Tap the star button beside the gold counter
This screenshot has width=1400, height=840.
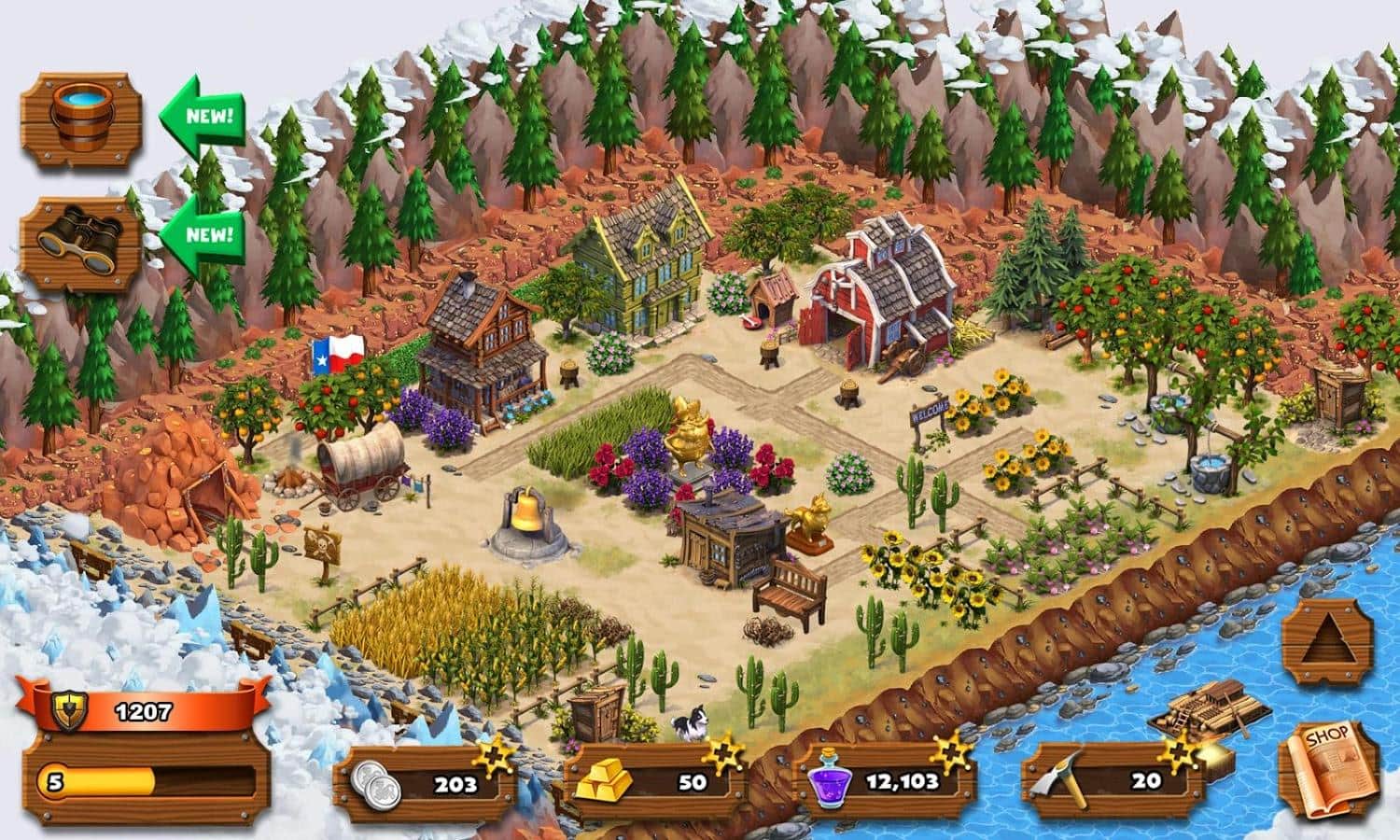click(723, 756)
